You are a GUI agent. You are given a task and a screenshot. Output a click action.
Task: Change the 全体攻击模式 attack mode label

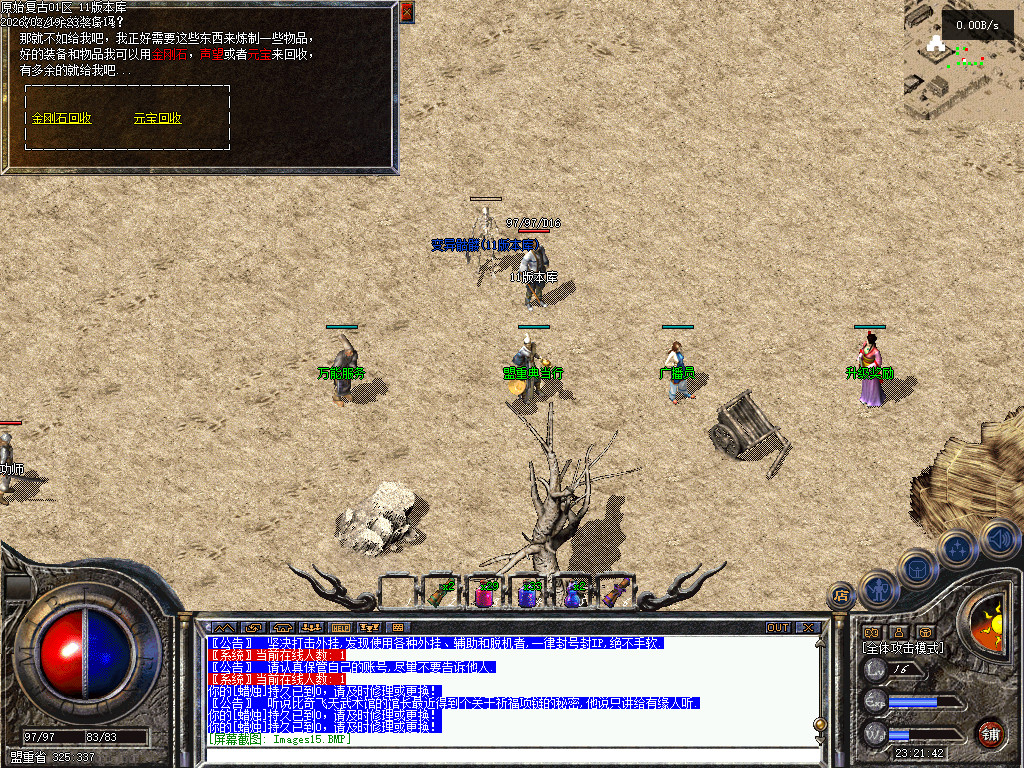click(x=902, y=648)
